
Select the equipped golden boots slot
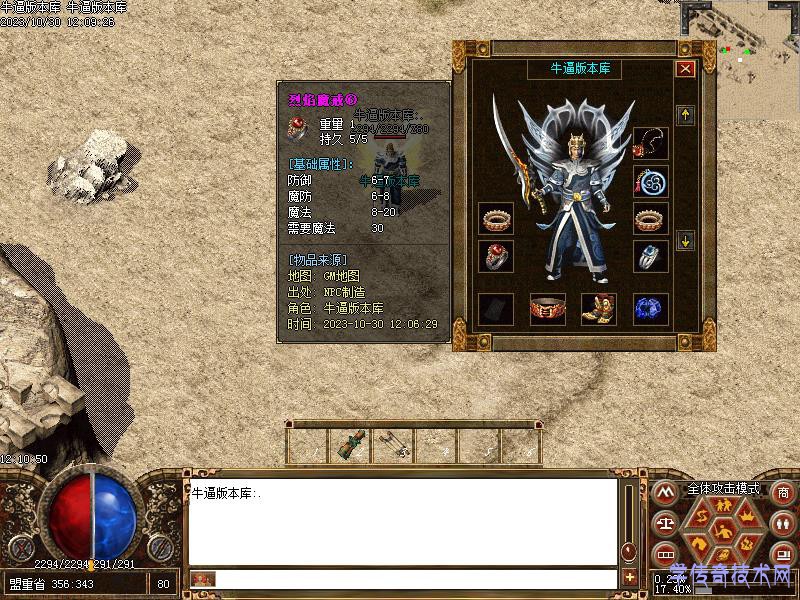599,309
